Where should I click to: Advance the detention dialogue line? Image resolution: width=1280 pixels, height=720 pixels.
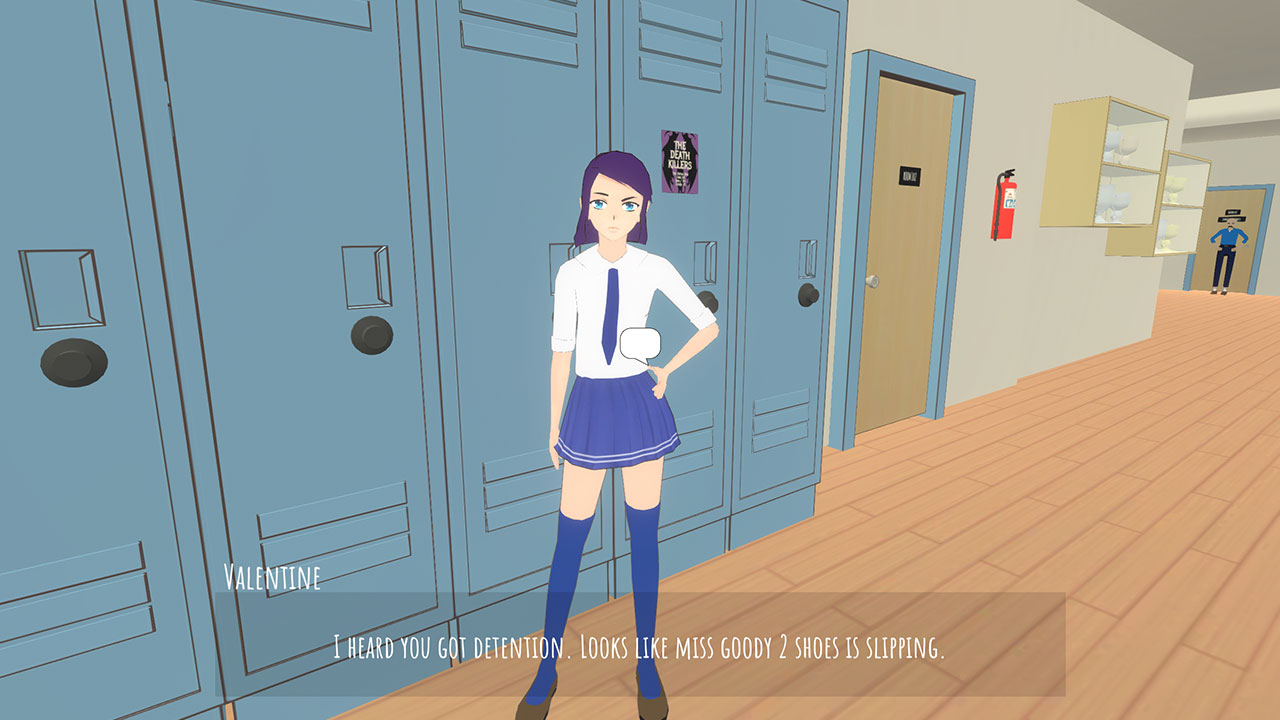click(639, 646)
